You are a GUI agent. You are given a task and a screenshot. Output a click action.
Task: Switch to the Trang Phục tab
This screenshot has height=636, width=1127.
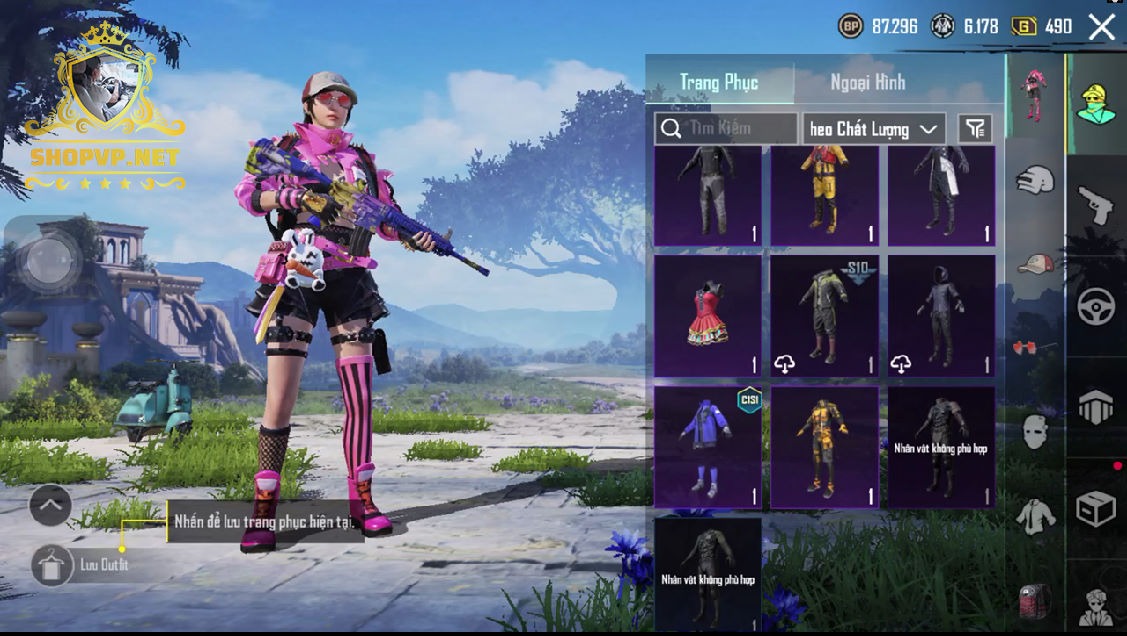(x=719, y=82)
